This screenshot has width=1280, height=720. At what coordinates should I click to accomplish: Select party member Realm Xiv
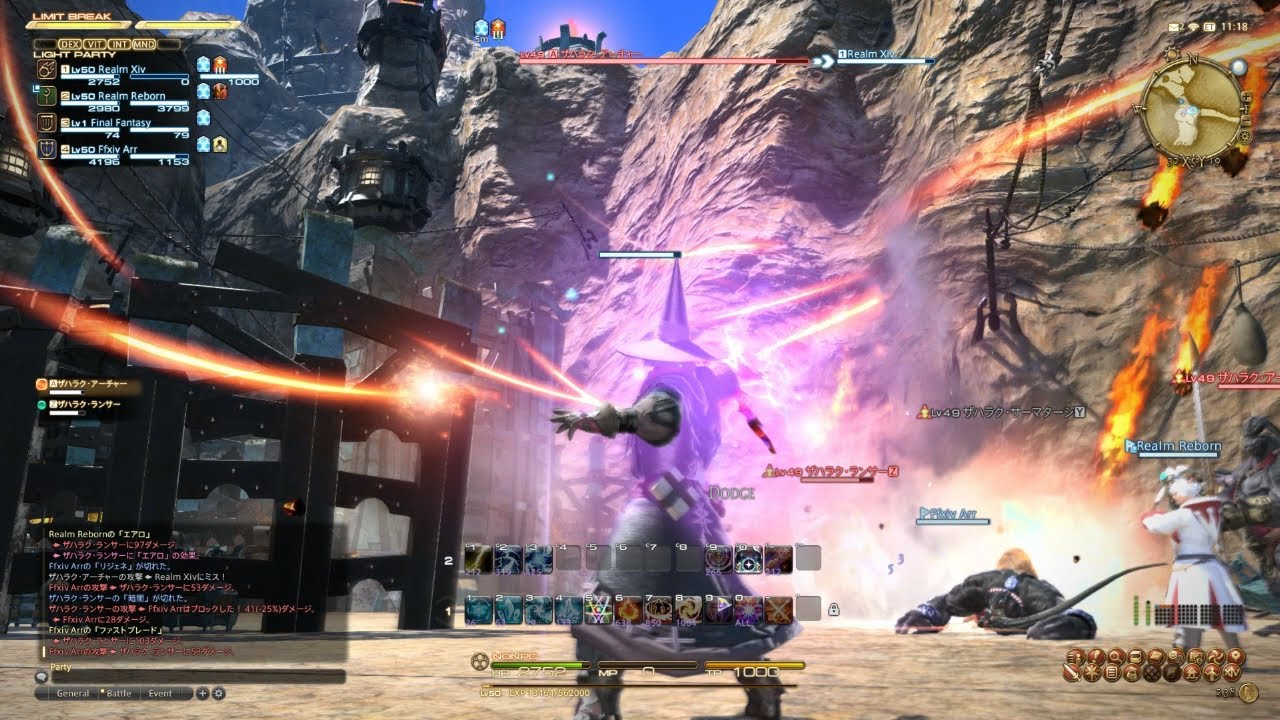pyautogui.click(x=122, y=69)
